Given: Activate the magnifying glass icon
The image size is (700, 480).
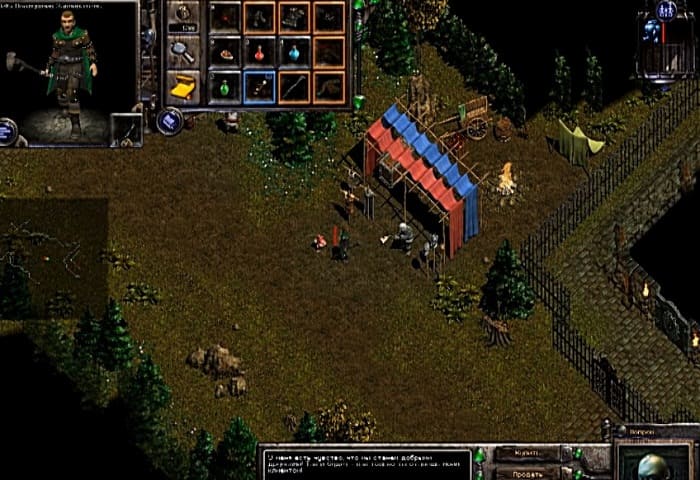Looking at the screenshot, I should 182,51.
